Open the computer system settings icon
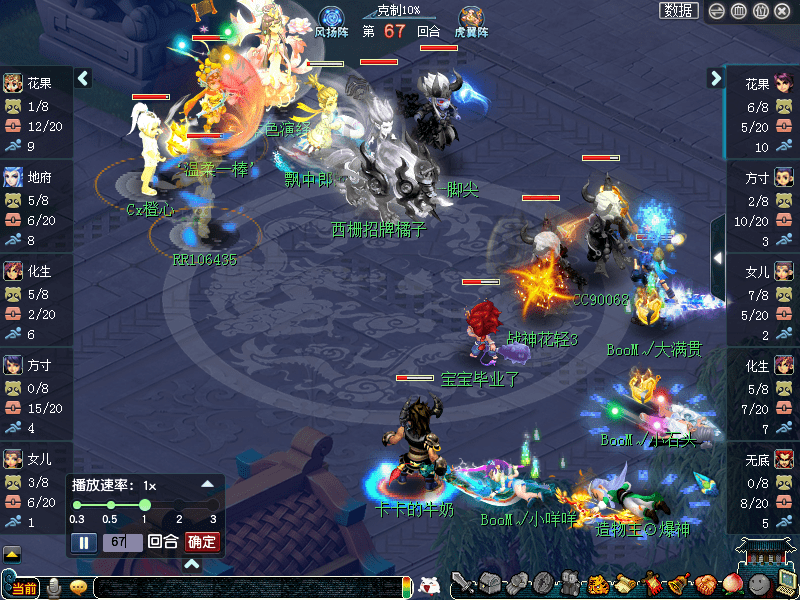Screen dimensions: 800x600 click(x=786, y=584)
